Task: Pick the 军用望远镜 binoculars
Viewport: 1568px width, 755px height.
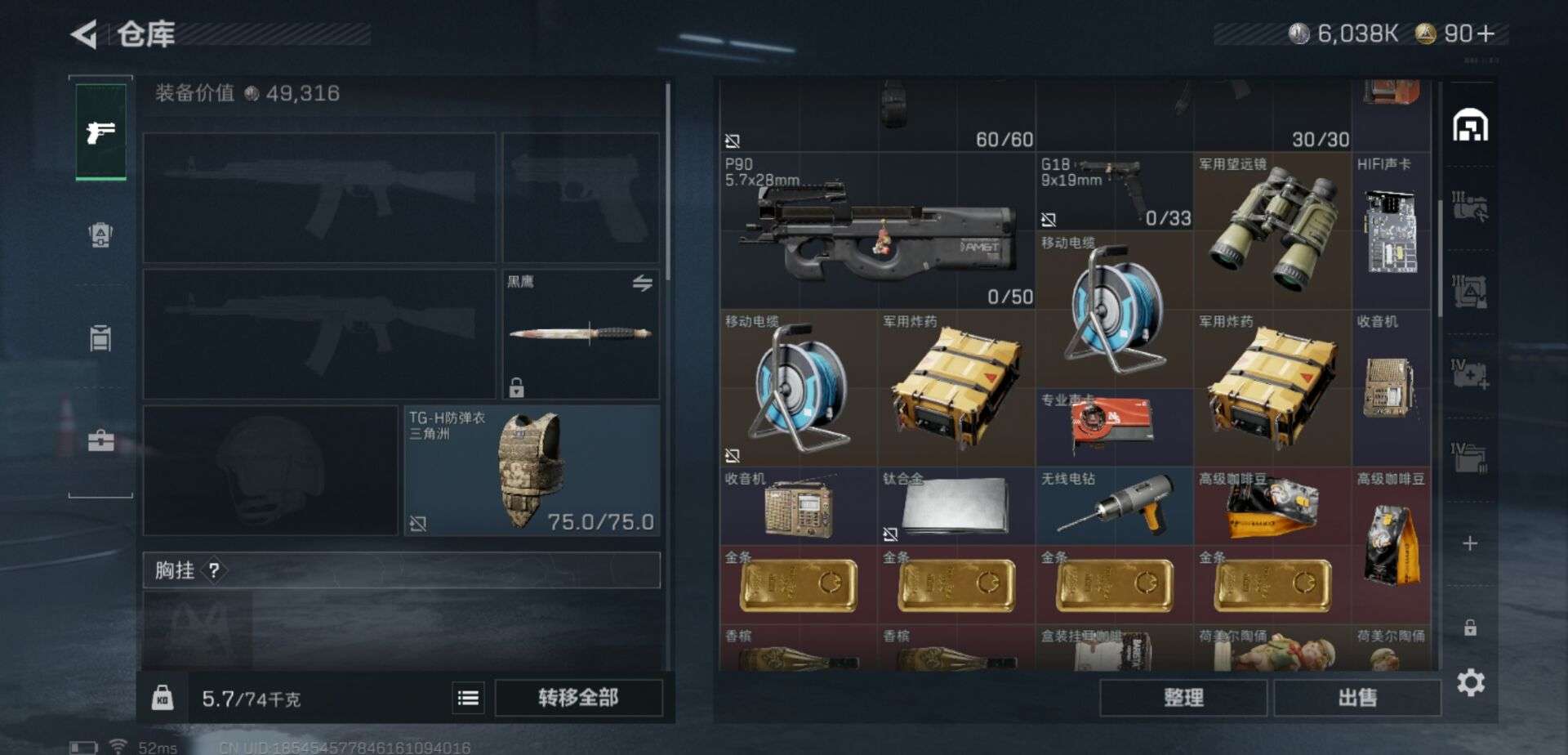Action: [1272, 231]
